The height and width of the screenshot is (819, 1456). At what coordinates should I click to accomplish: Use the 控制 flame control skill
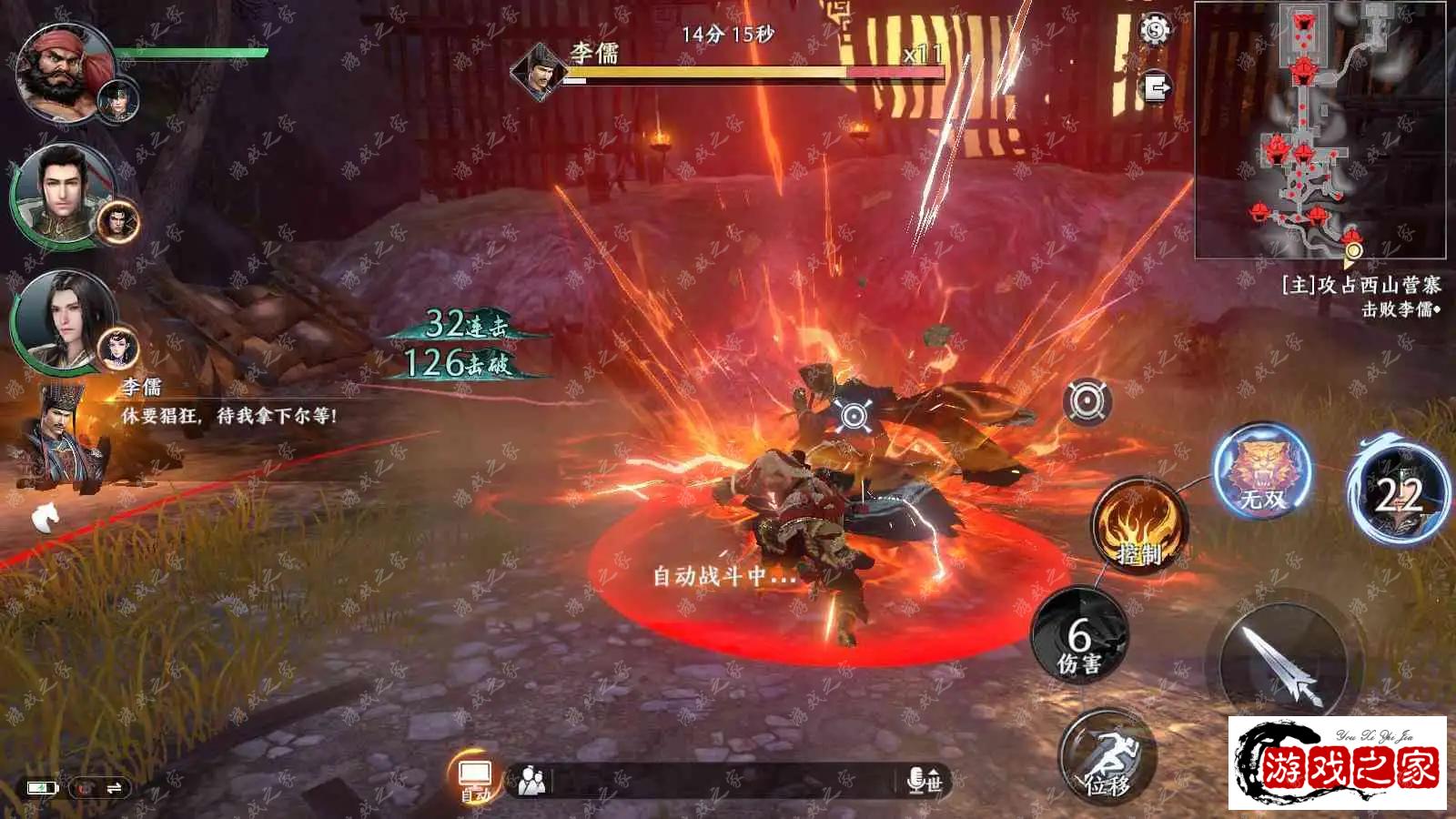(x=1138, y=525)
